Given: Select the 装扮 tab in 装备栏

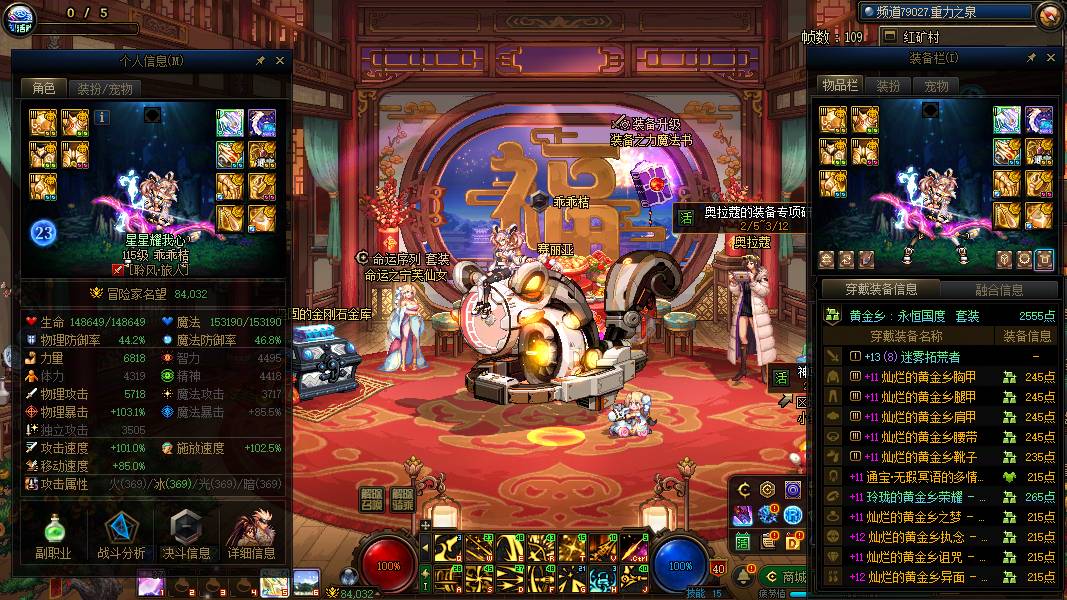Looking at the screenshot, I should pyautogui.click(x=888, y=86).
